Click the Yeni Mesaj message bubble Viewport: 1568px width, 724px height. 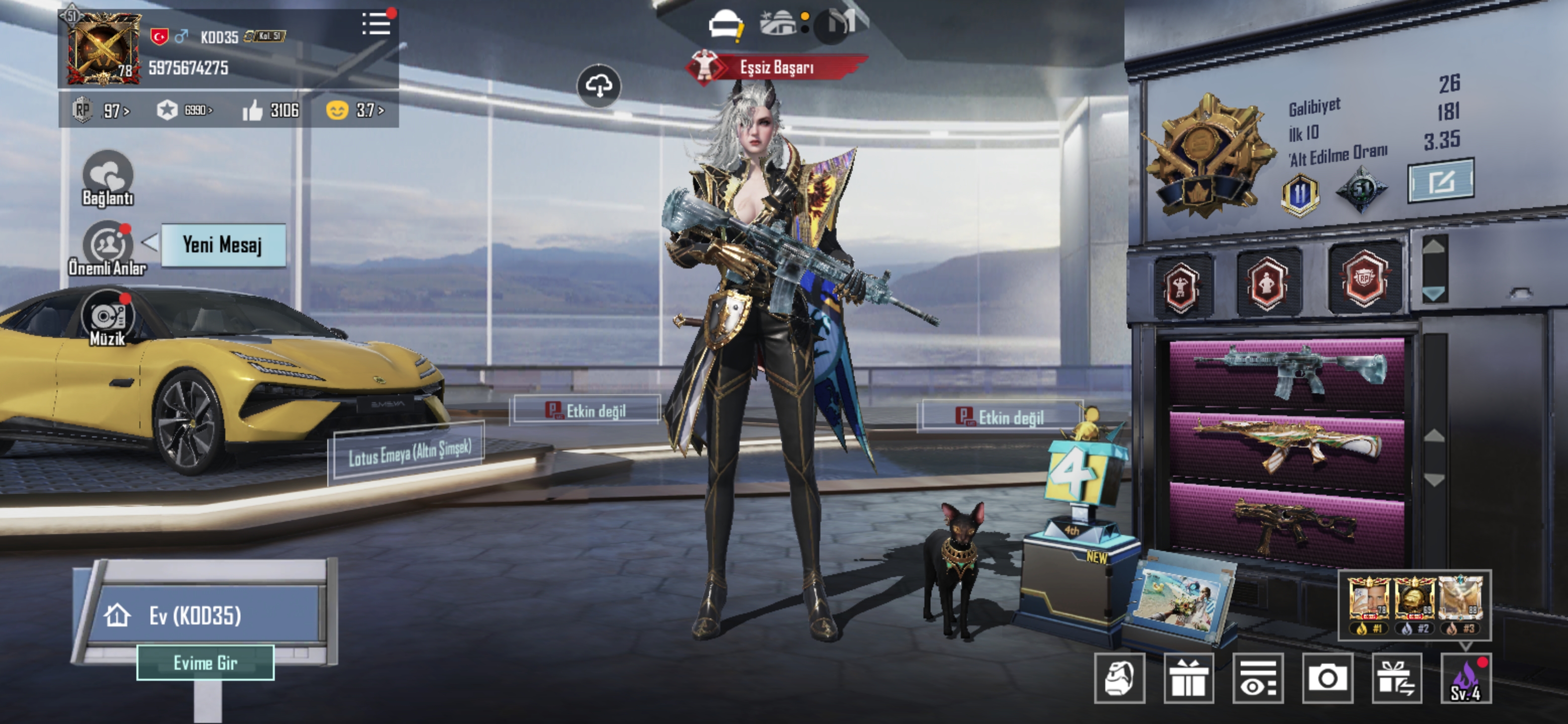click(223, 245)
